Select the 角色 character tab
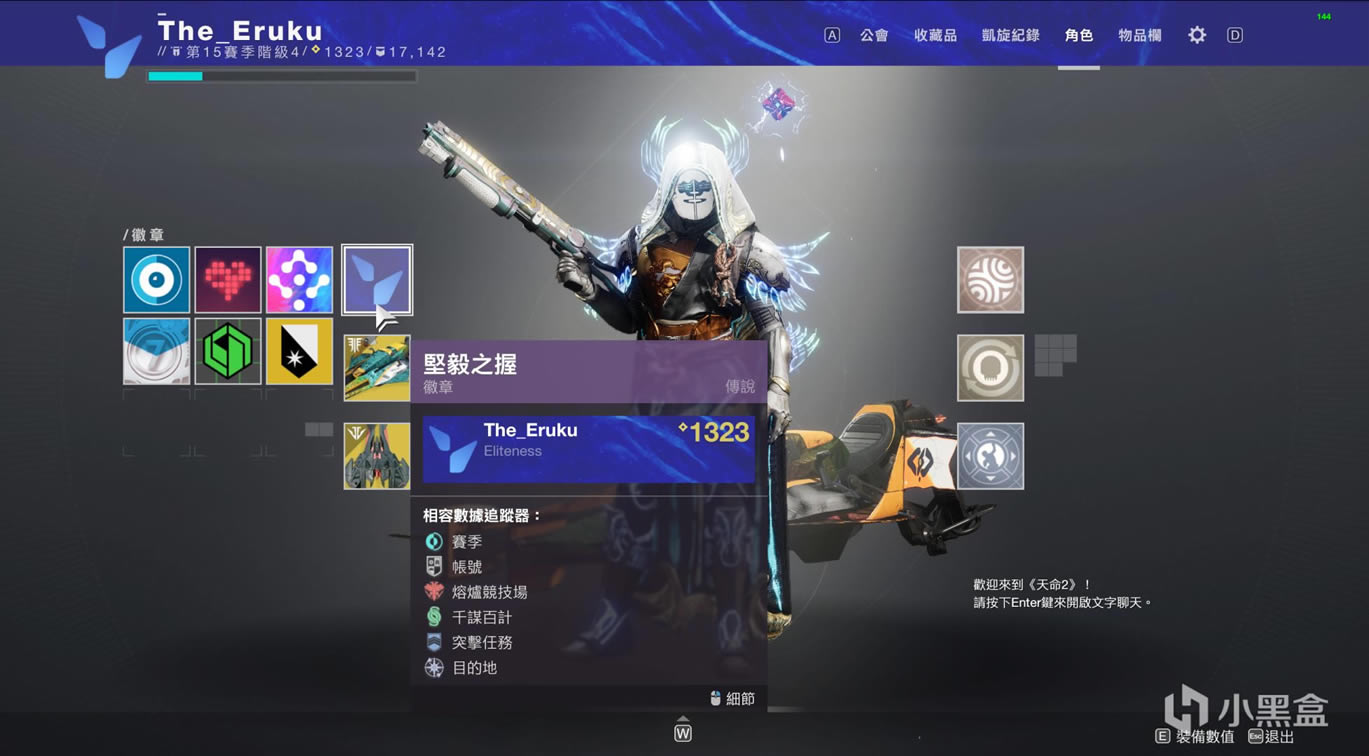The height and width of the screenshot is (756, 1369). 1079,35
